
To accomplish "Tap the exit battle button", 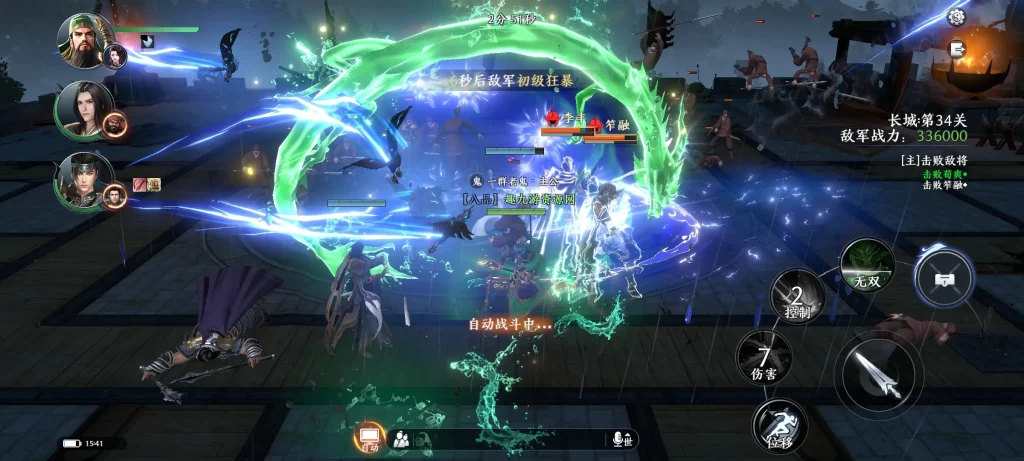I will coord(956,48).
